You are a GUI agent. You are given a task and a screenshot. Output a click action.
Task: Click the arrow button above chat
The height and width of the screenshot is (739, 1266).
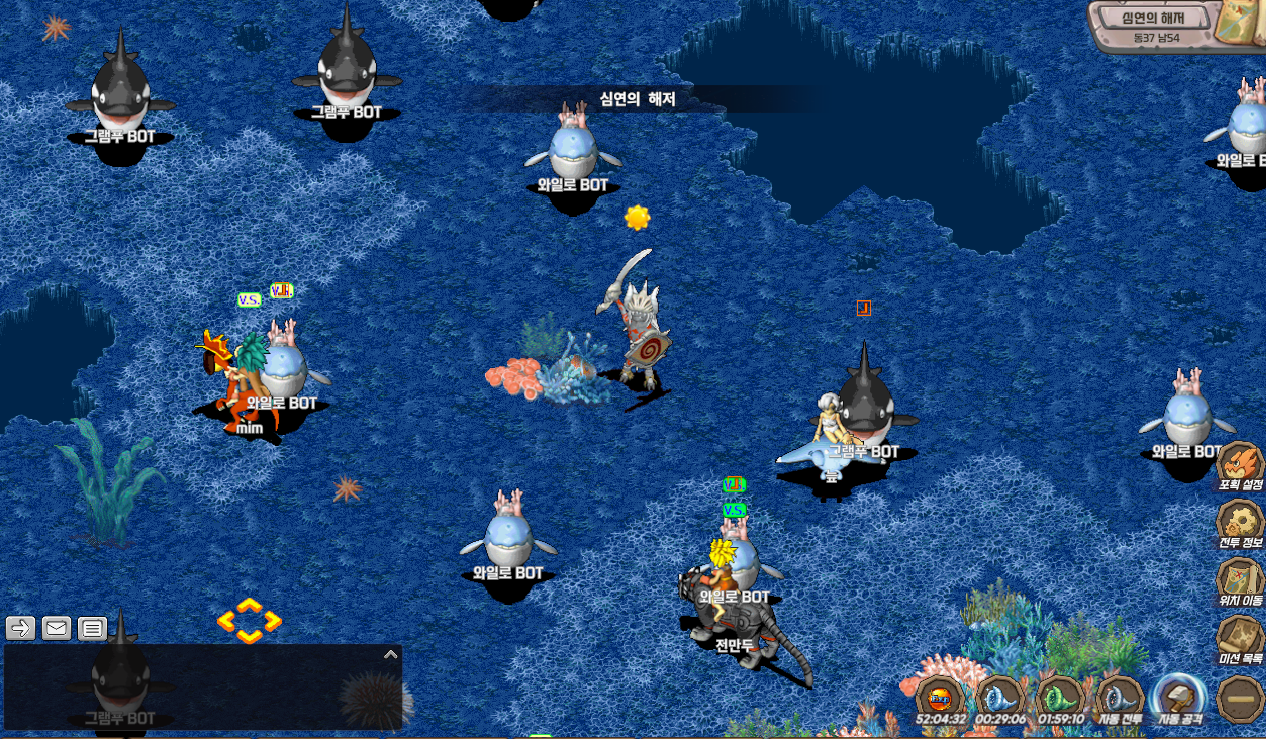(x=21, y=628)
